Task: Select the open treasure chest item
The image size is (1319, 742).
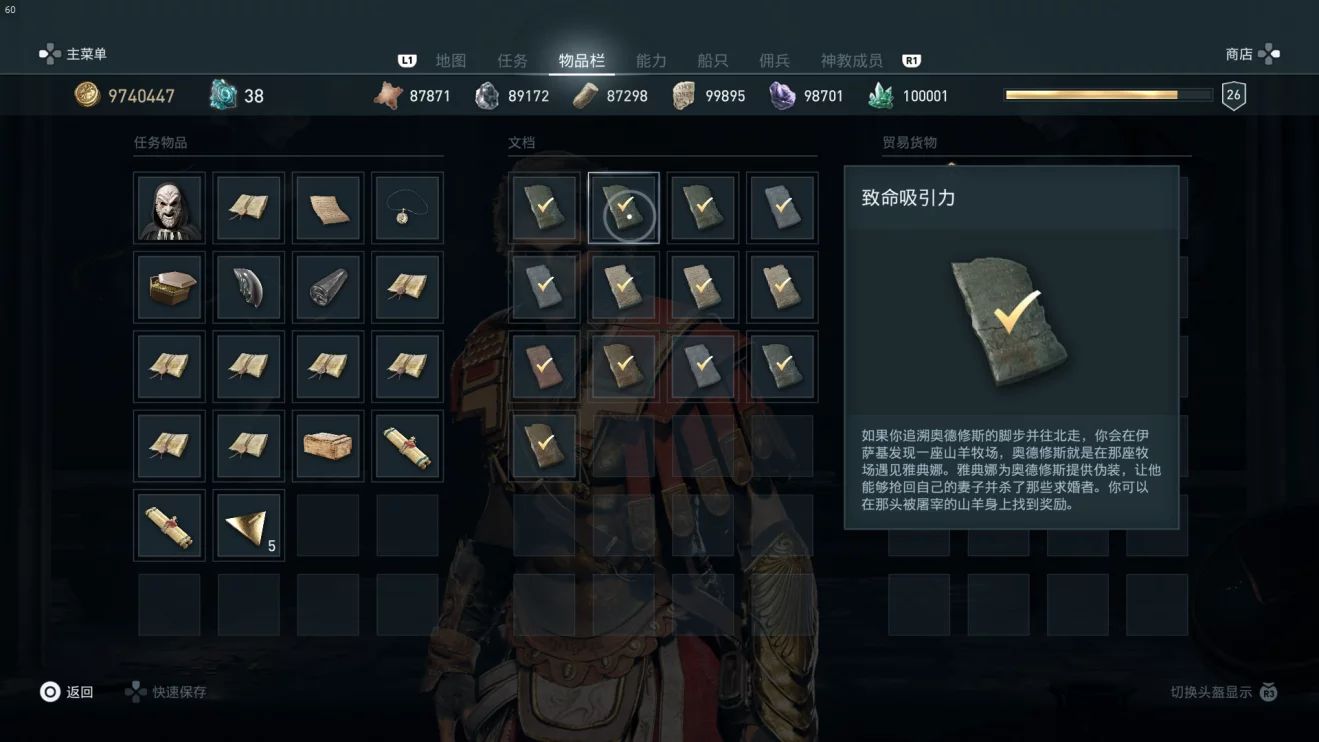Action: pyautogui.click(x=169, y=287)
